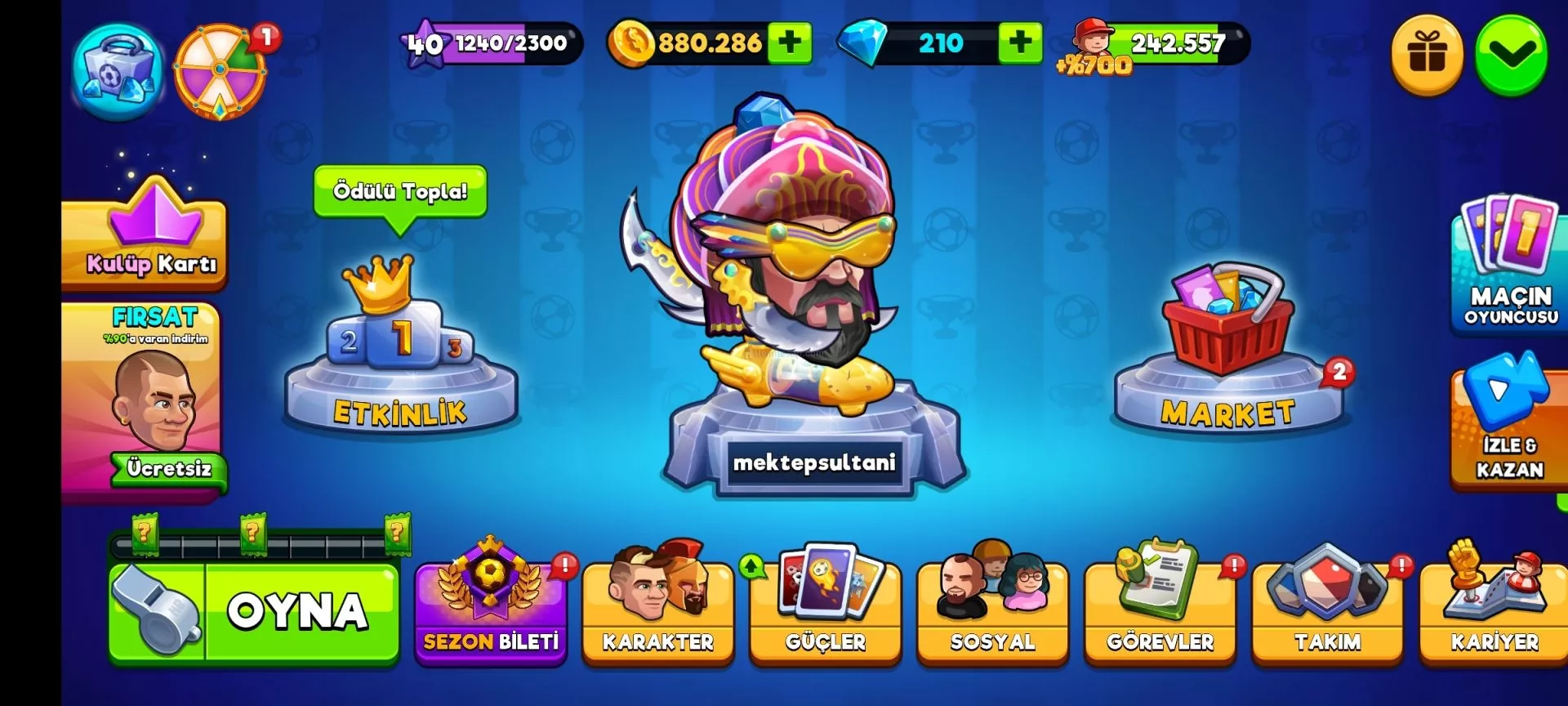This screenshot has height=706, width=1568.
Task: Start a match with the OYNA button
Action: point(254,610)
